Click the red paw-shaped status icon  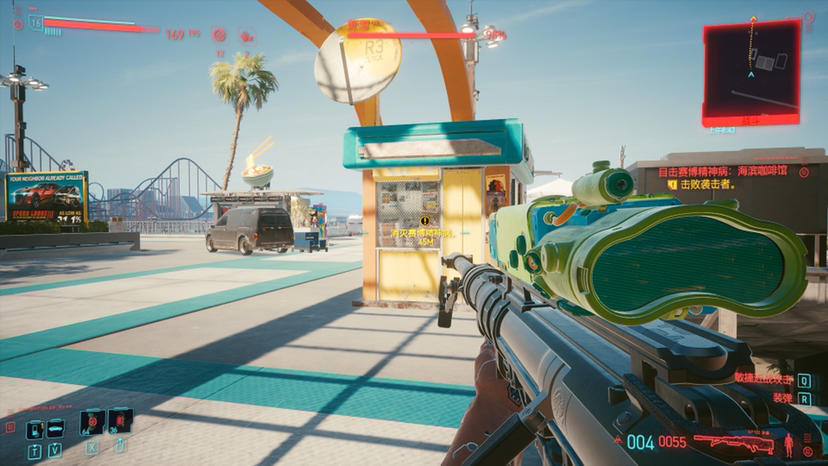tap(246, 35)
